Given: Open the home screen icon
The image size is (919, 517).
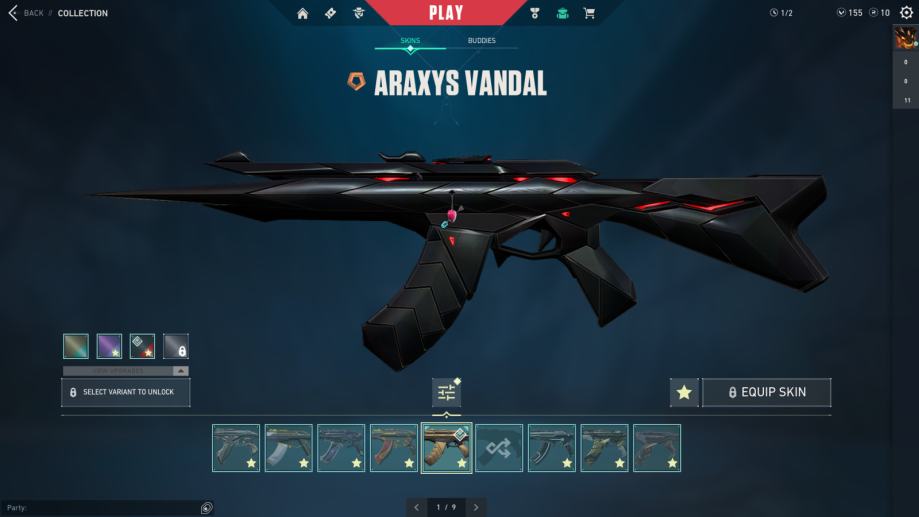Looking at the screenshot, I should point(303,13).
